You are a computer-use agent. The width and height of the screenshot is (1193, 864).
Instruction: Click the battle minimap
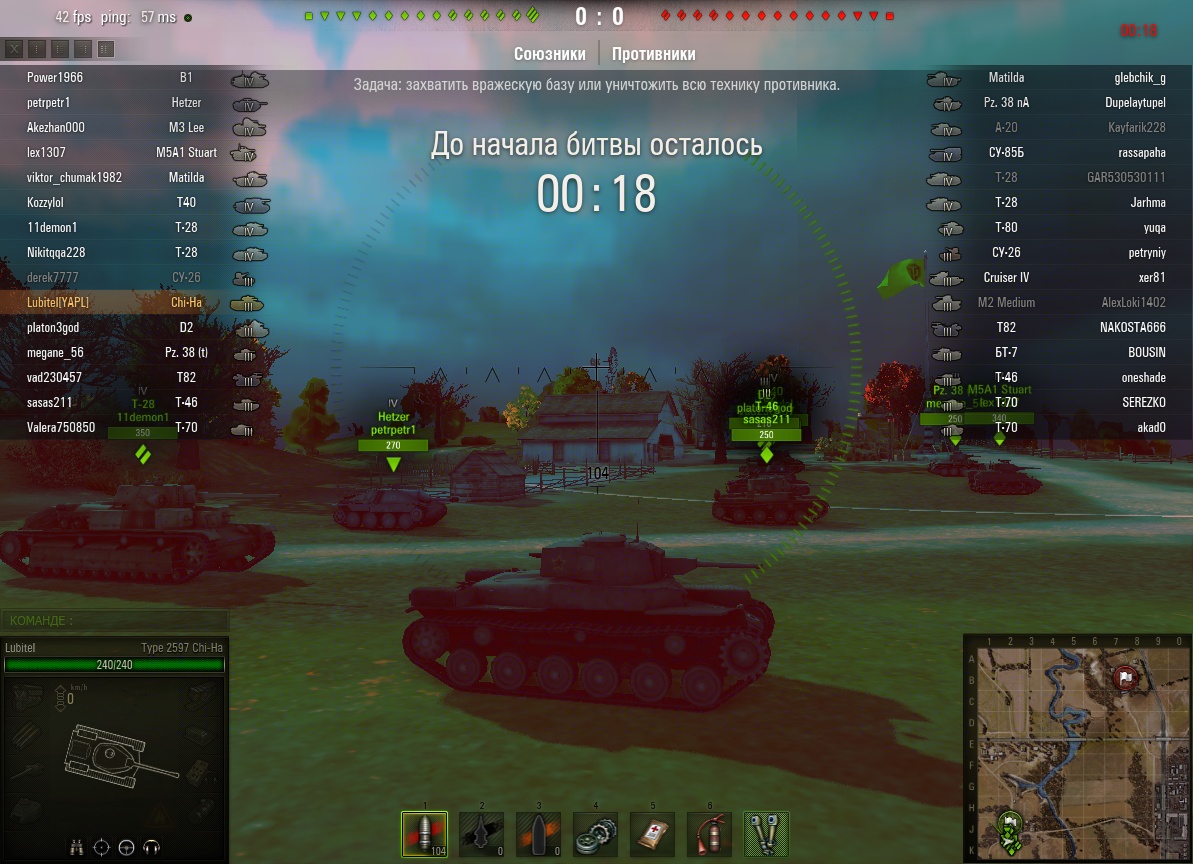point(1077,748)
